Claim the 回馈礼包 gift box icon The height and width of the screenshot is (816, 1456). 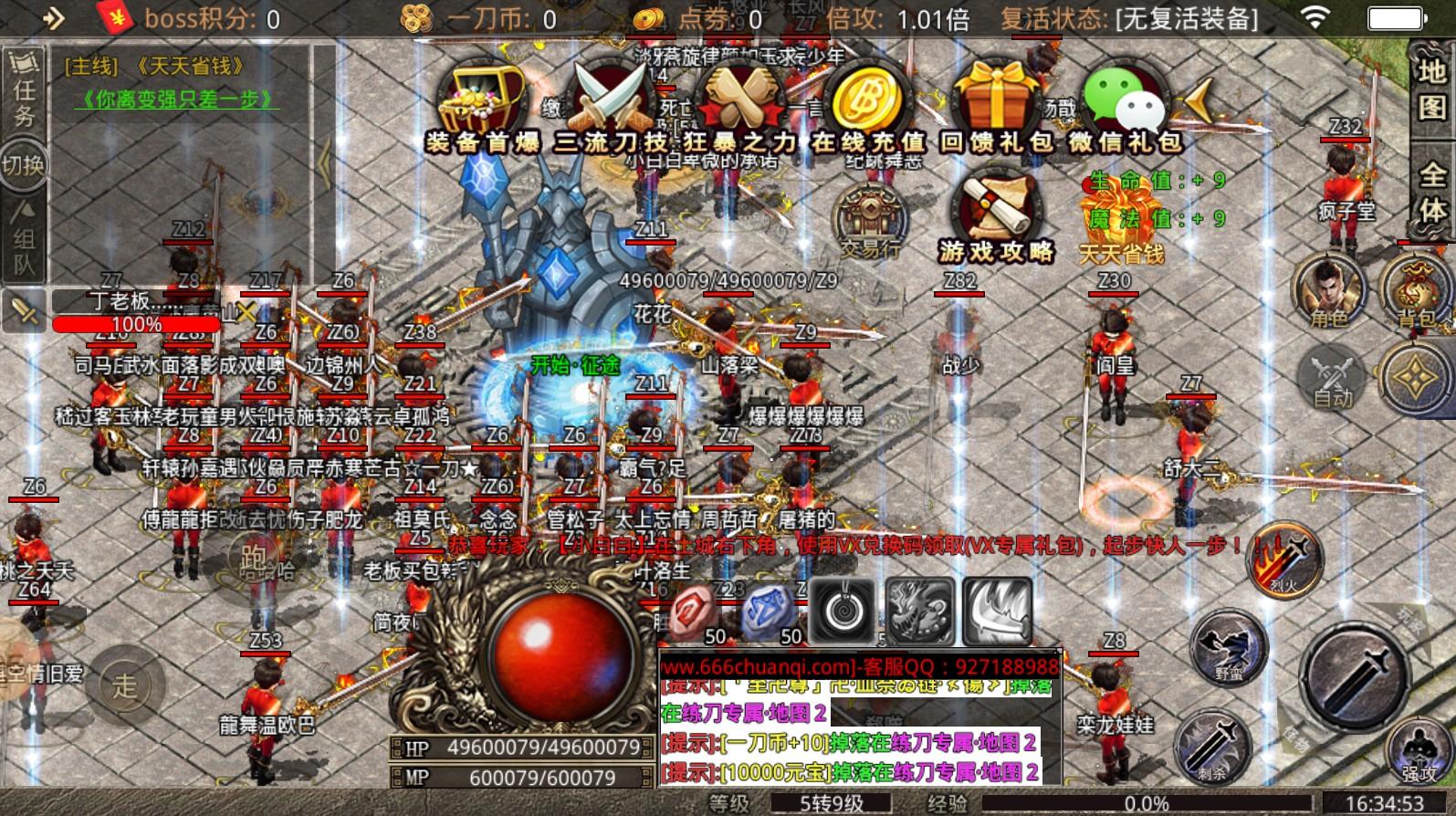click(x=995, y=96)
